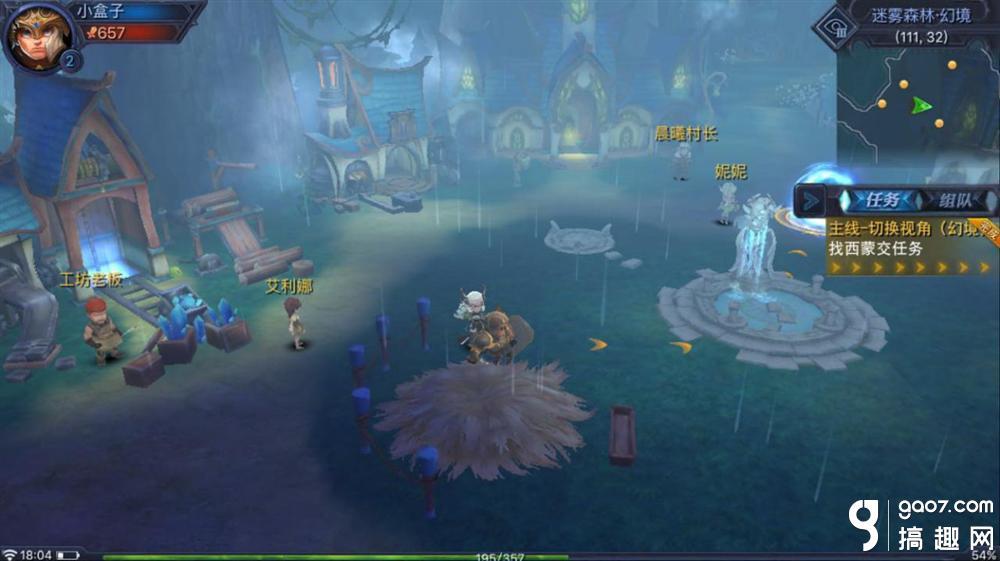
Task: Toggle the eye icon beside the minimap
Action: pyautogui.click(x=830, y=26)
